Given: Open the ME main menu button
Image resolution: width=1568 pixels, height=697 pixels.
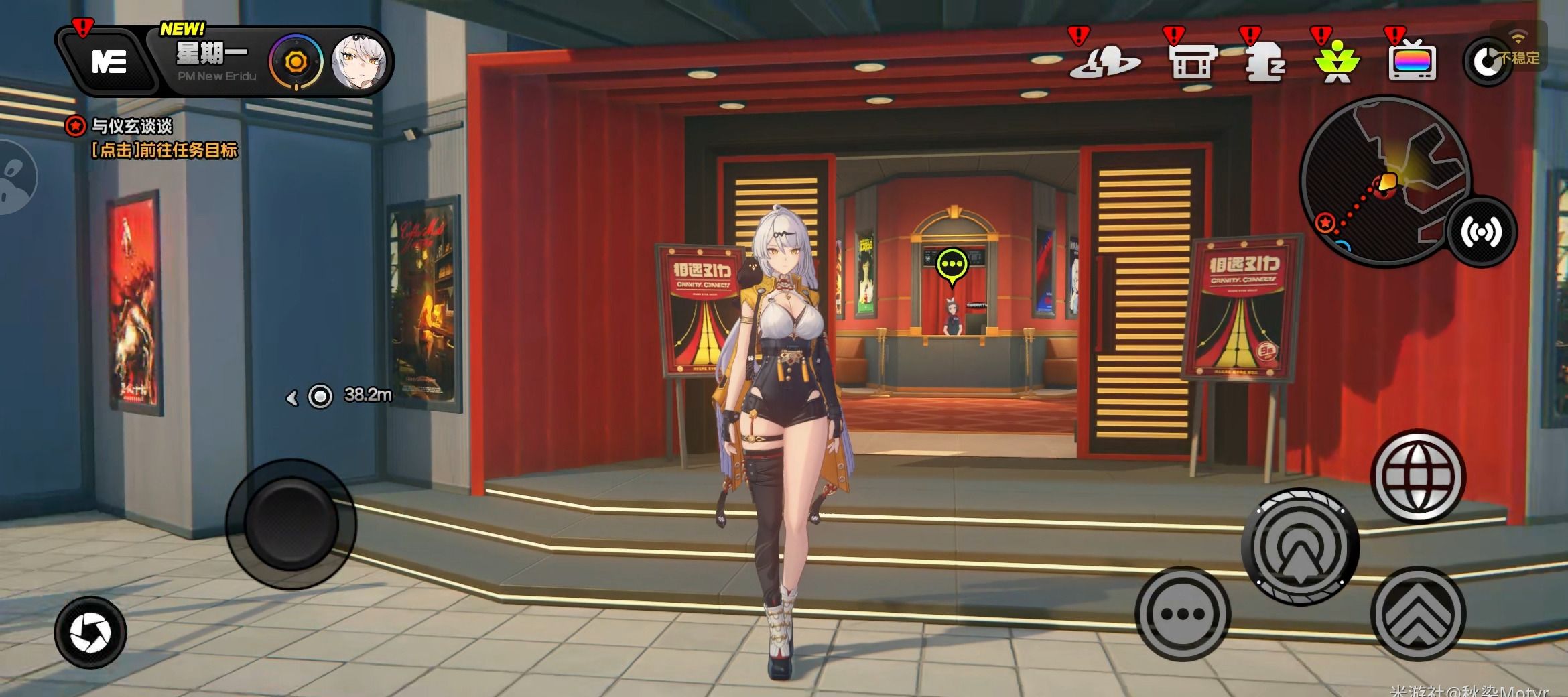Looking at the screenshot, I should (x=108, y=62).
